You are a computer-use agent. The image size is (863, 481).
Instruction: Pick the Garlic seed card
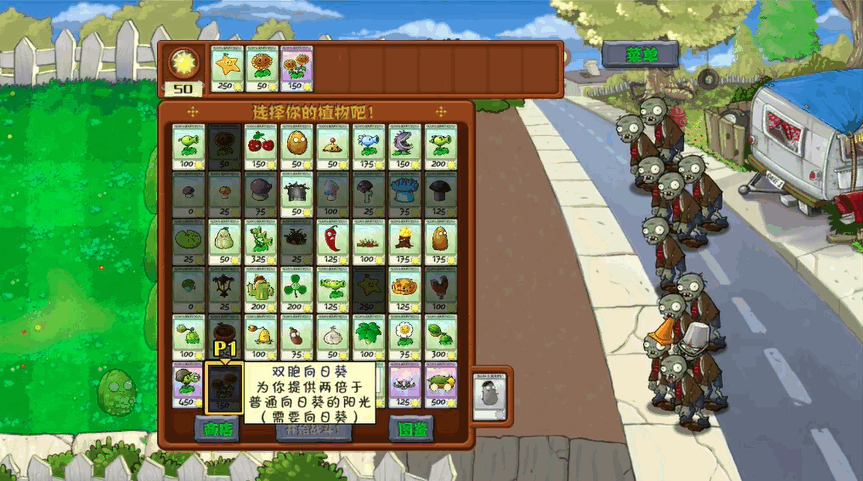coord(332,337)
